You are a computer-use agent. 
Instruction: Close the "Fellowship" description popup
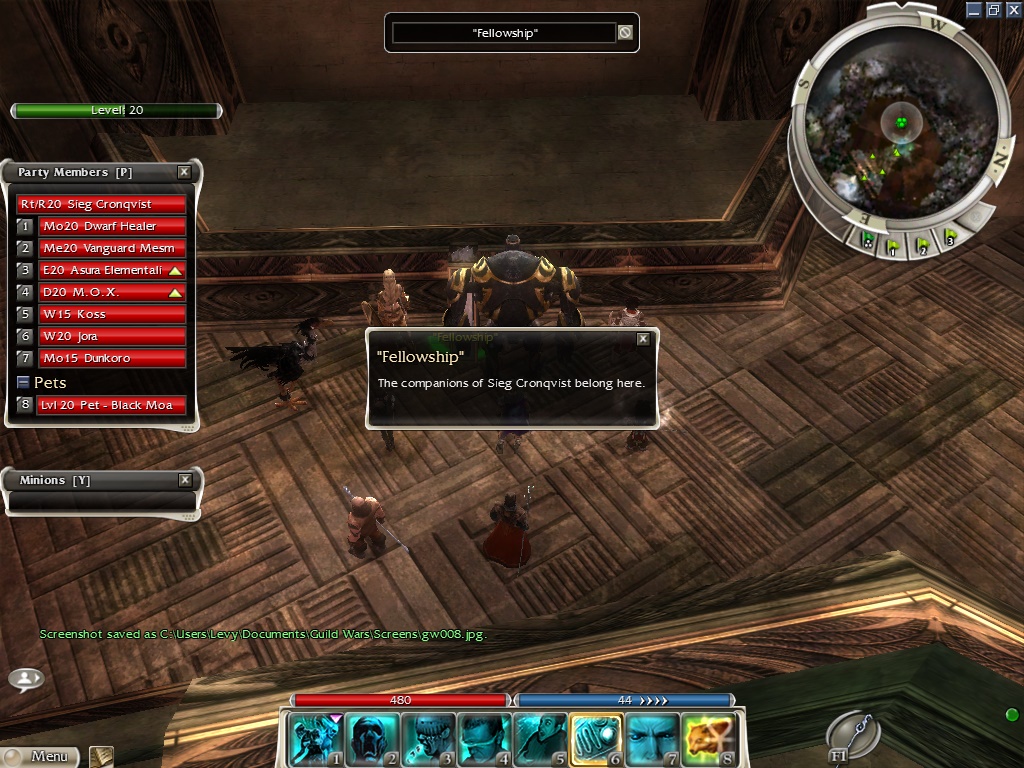click(643, 339)
